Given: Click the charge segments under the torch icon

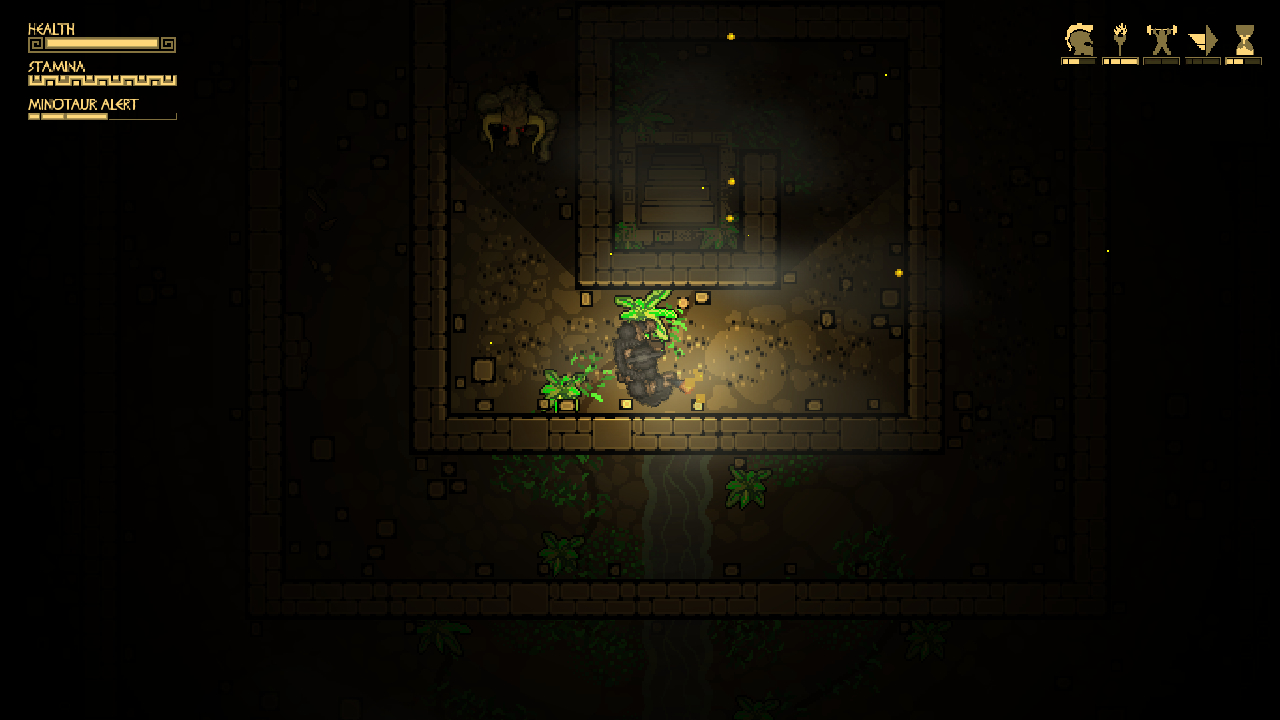Looking at the screenshot, I should coord(1120,60).
